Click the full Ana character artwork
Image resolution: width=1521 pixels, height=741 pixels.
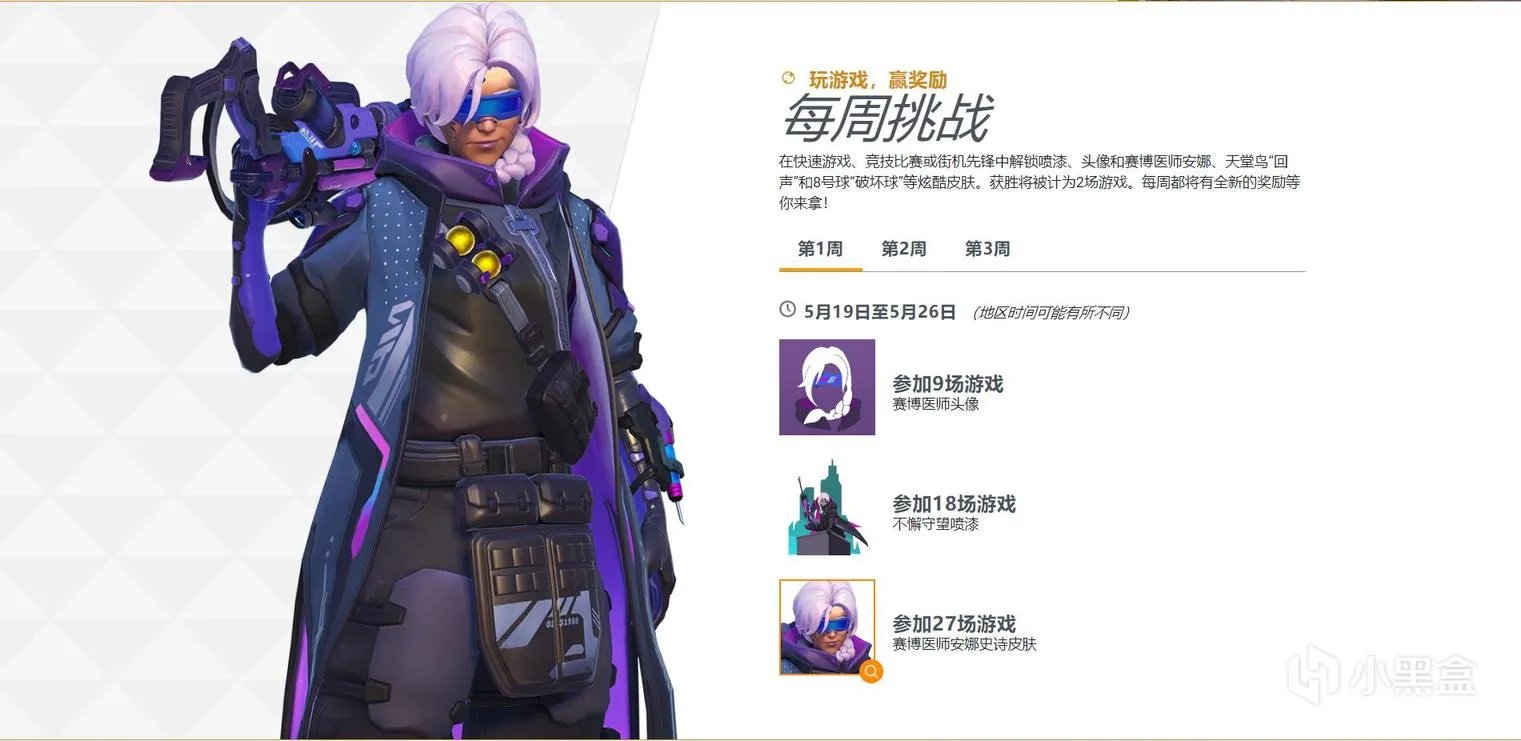click(430, 370)
